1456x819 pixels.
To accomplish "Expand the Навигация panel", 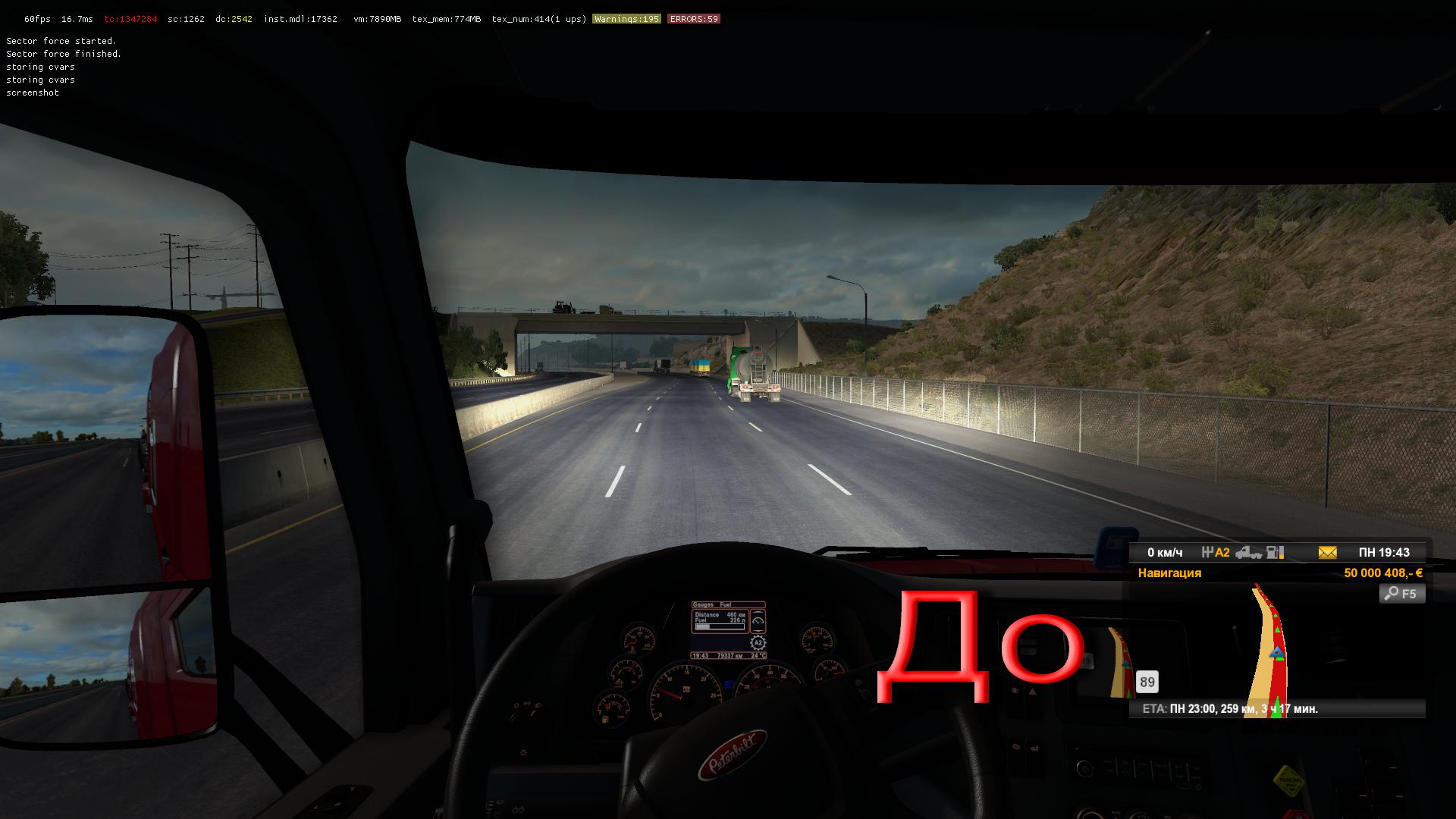I will (1169, 573).
